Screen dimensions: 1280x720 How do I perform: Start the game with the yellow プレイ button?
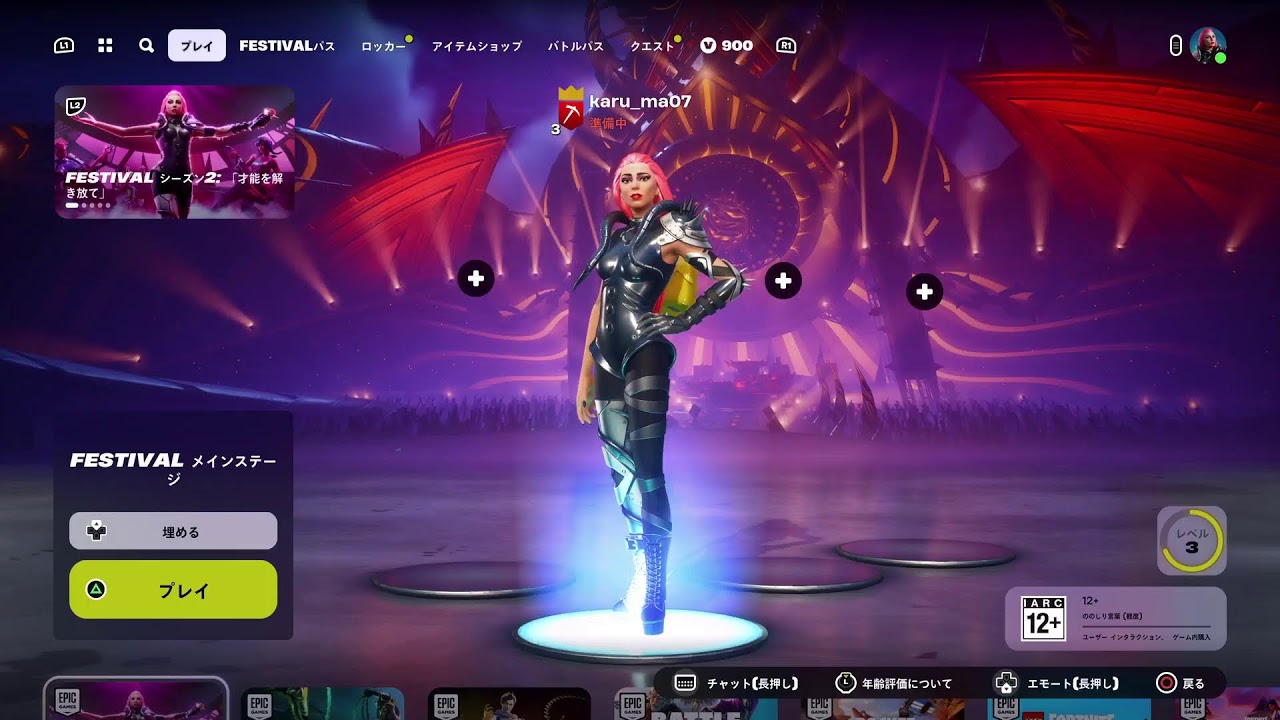coord(173,590)
